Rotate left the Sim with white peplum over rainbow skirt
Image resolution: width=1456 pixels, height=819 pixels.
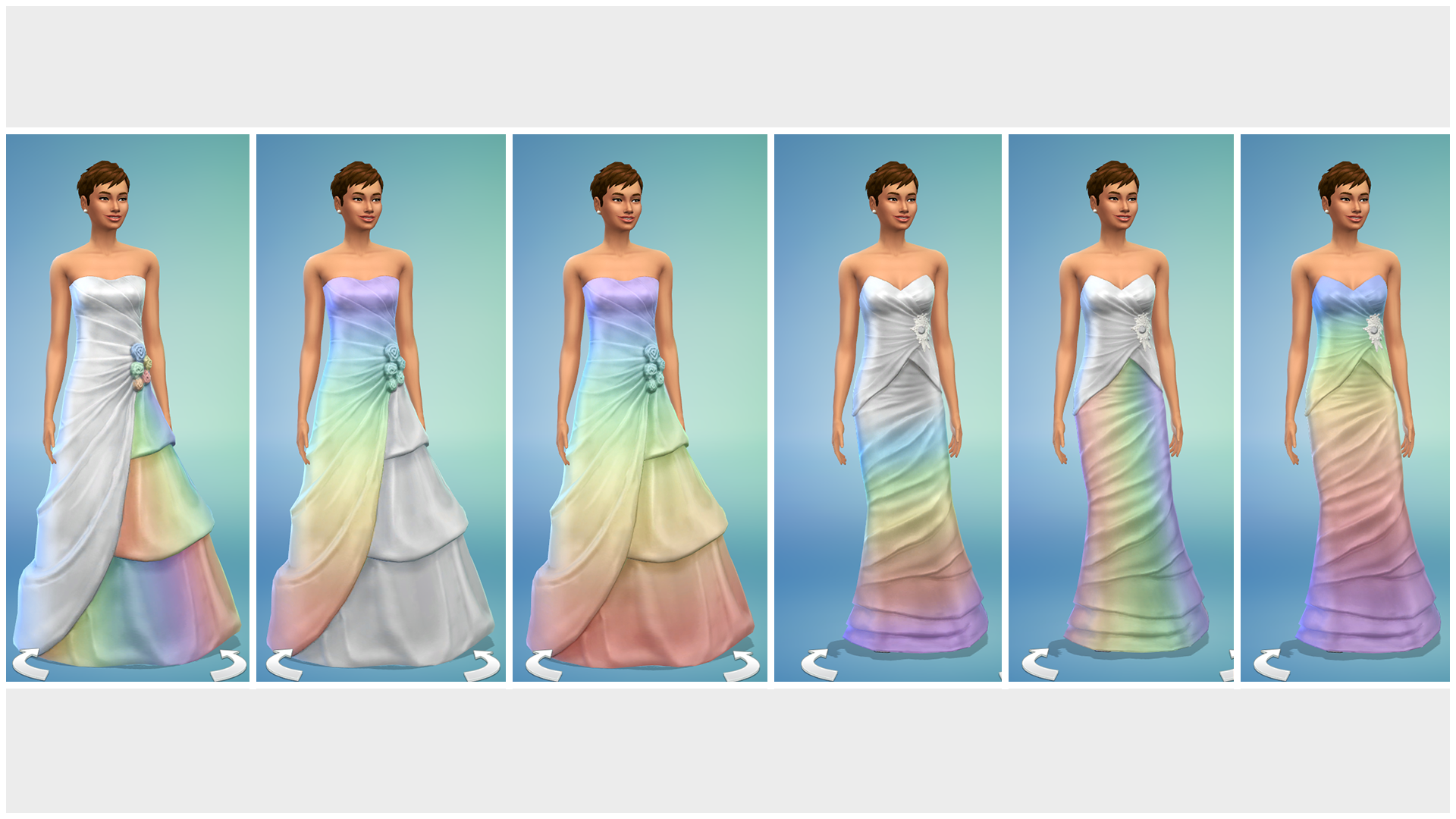pos(1040,664)
